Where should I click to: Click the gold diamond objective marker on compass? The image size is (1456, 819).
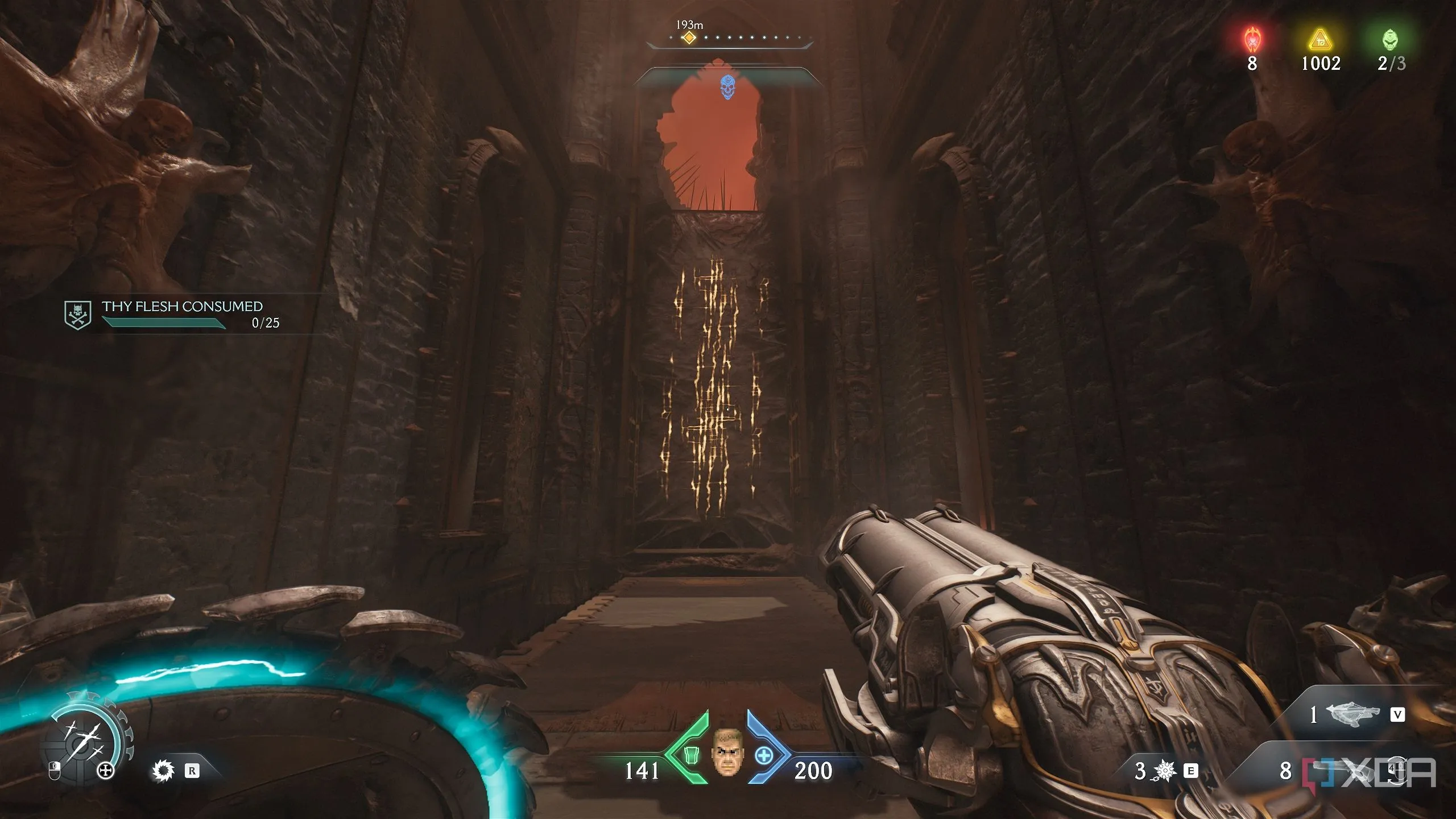(689, 38)
